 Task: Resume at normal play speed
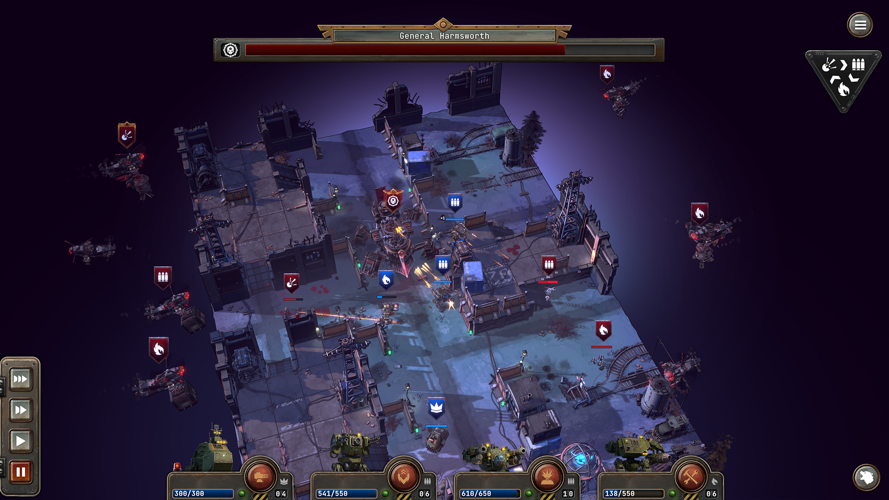(20, 441)
